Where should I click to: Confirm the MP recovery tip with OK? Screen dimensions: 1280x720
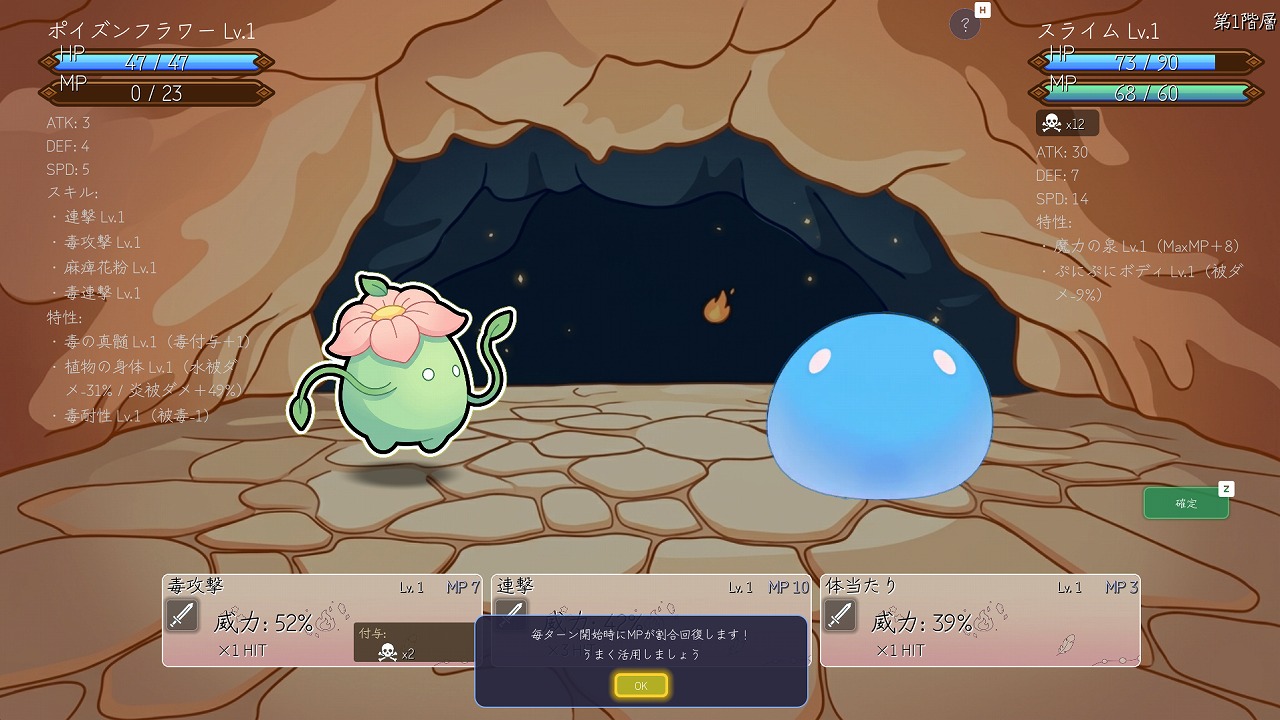point(641,686)
